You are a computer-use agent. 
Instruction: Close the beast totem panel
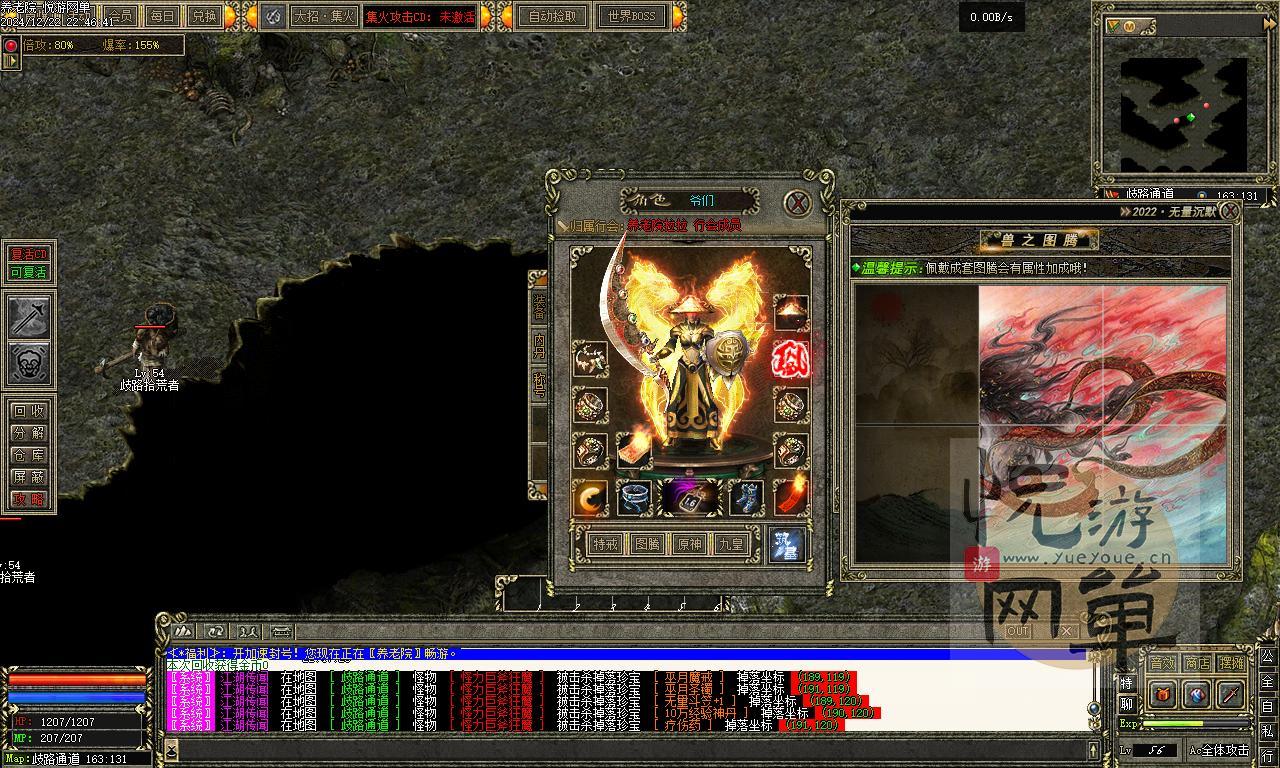[x=1230, y=211]
